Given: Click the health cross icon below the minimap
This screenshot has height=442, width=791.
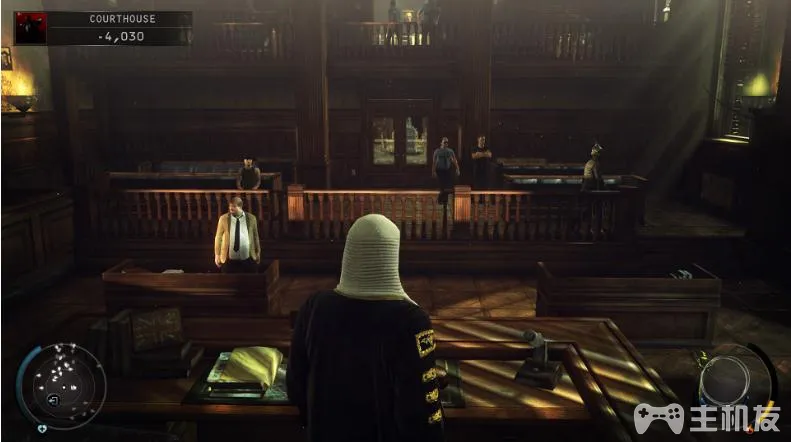Looking at the screenshot, I should click(x=41, y=428).
